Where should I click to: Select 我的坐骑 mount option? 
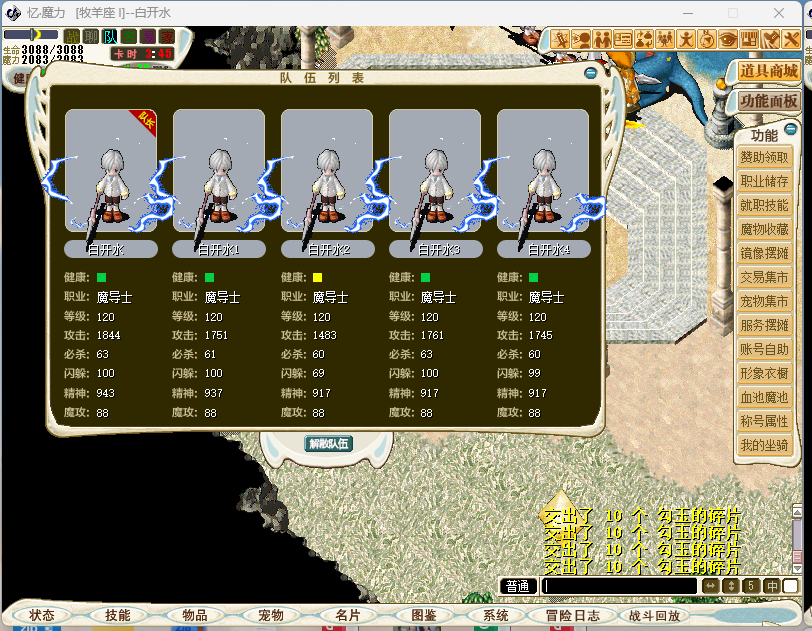764,445
